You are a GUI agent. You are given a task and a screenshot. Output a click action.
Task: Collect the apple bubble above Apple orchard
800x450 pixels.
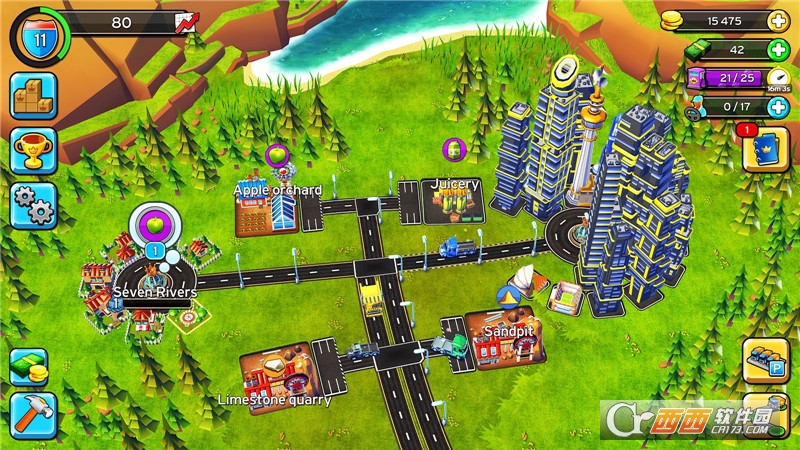tap(277, 156)
